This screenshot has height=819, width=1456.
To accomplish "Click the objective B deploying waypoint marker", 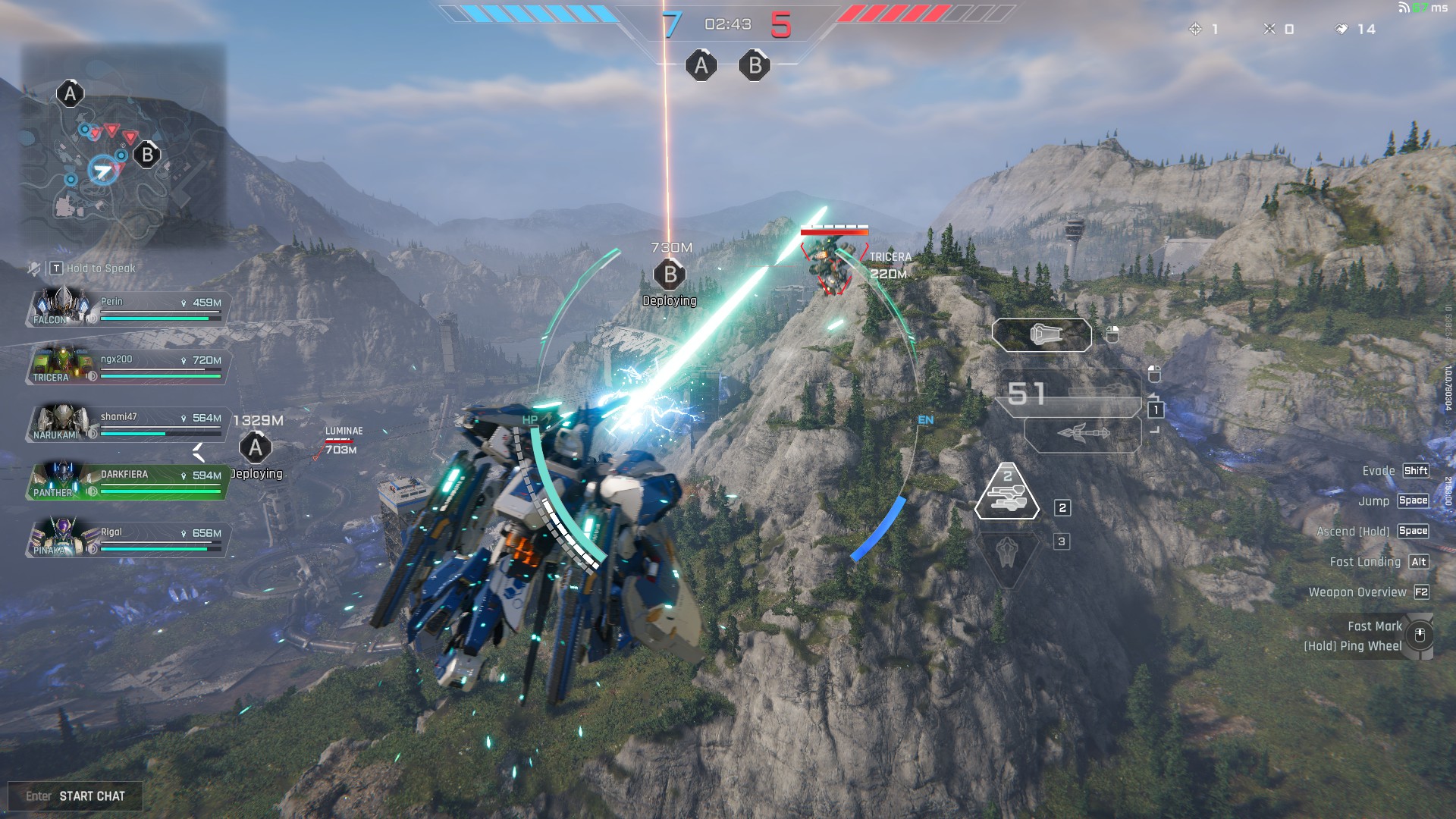I will tap(670, 275).
